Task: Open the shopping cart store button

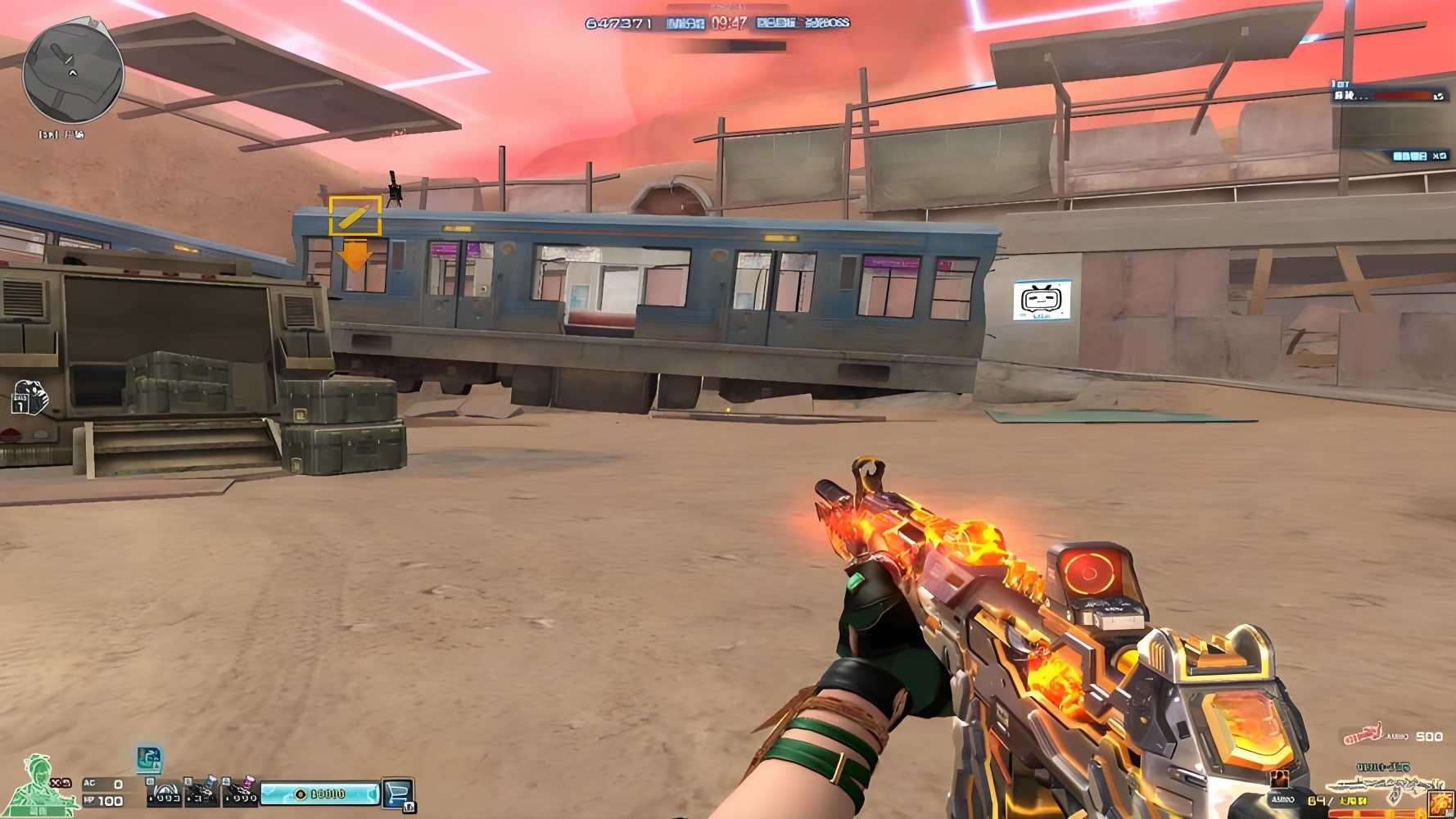Action: [398, 793]
